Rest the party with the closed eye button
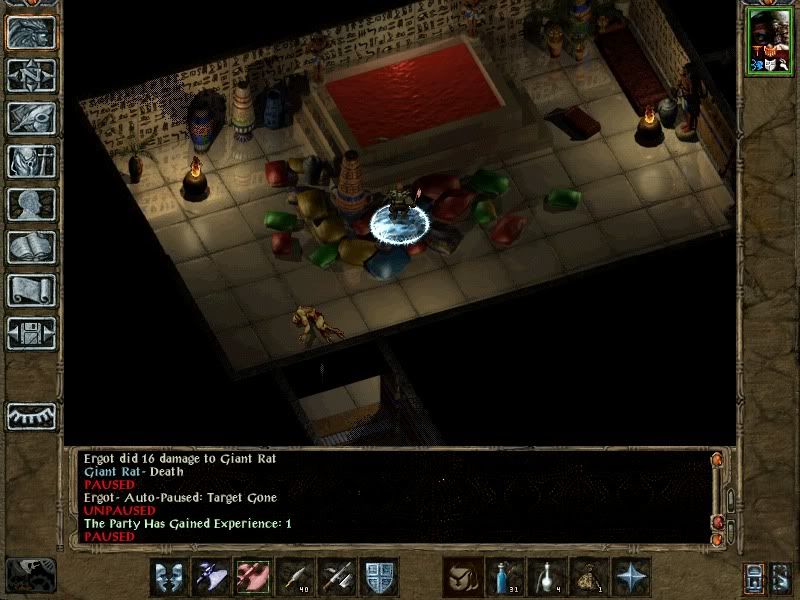This screenshot has height=600, width=800. 31,415
